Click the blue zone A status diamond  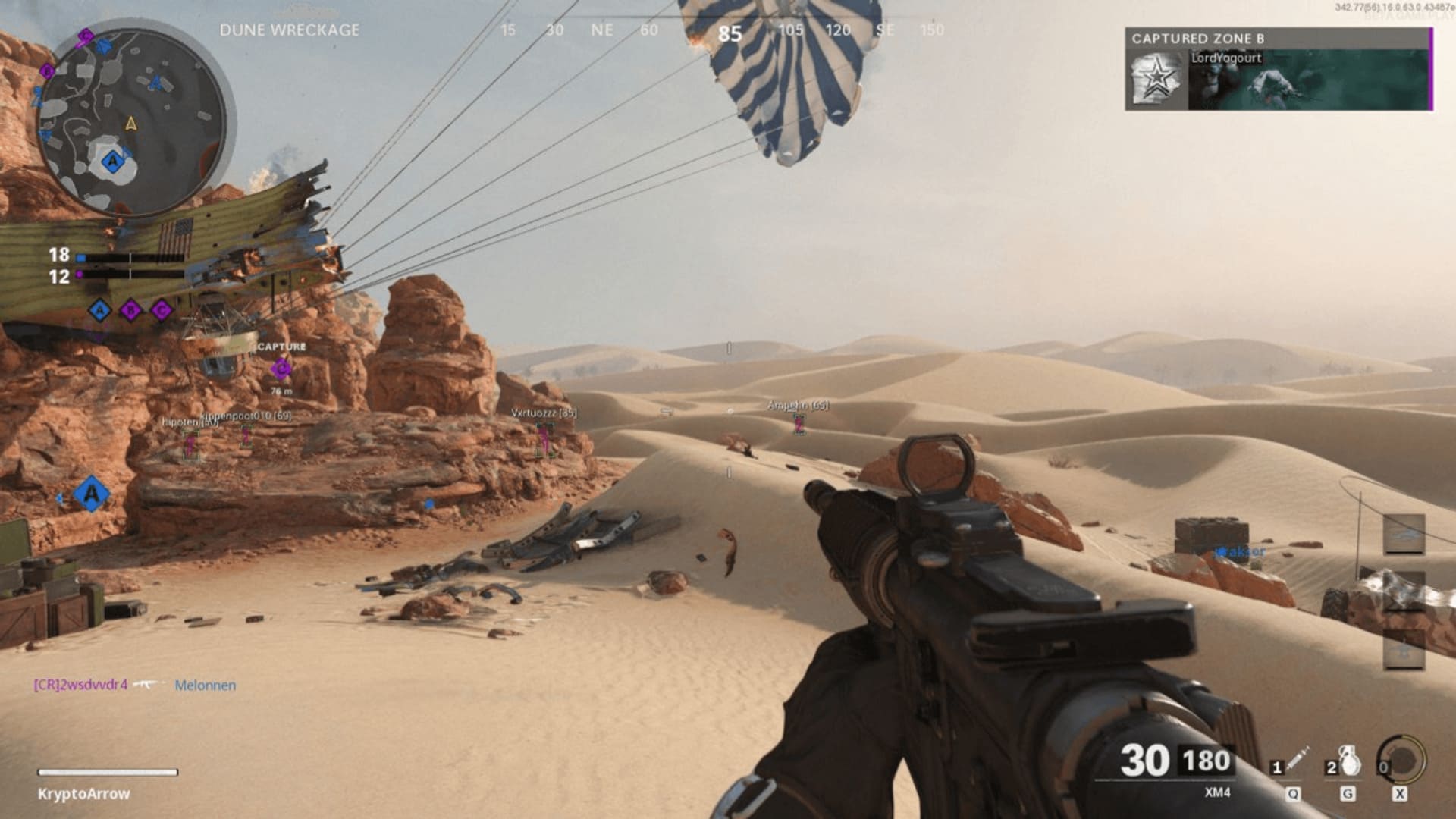coord(99,309)
